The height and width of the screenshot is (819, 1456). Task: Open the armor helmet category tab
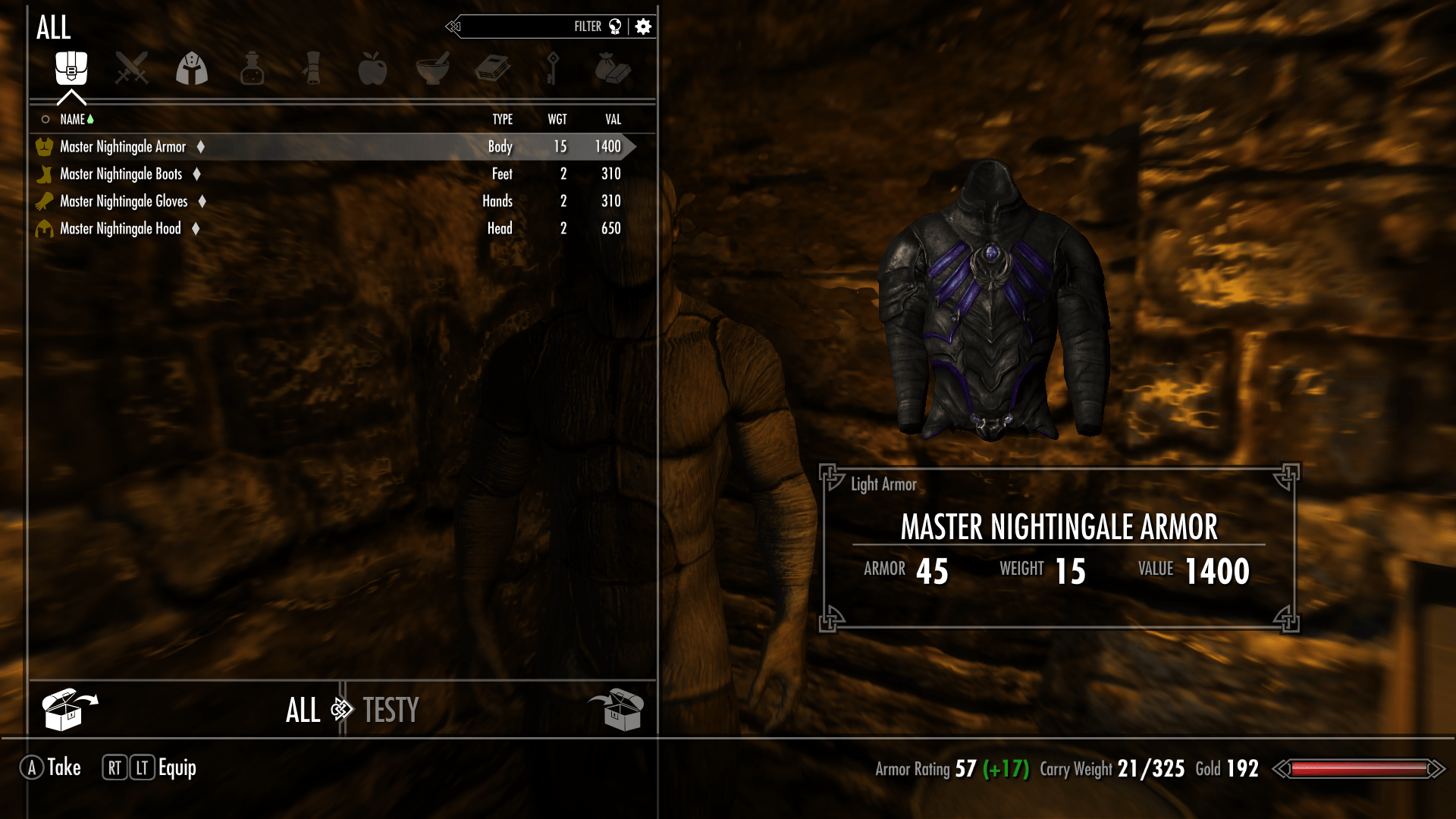pos(192,69)
